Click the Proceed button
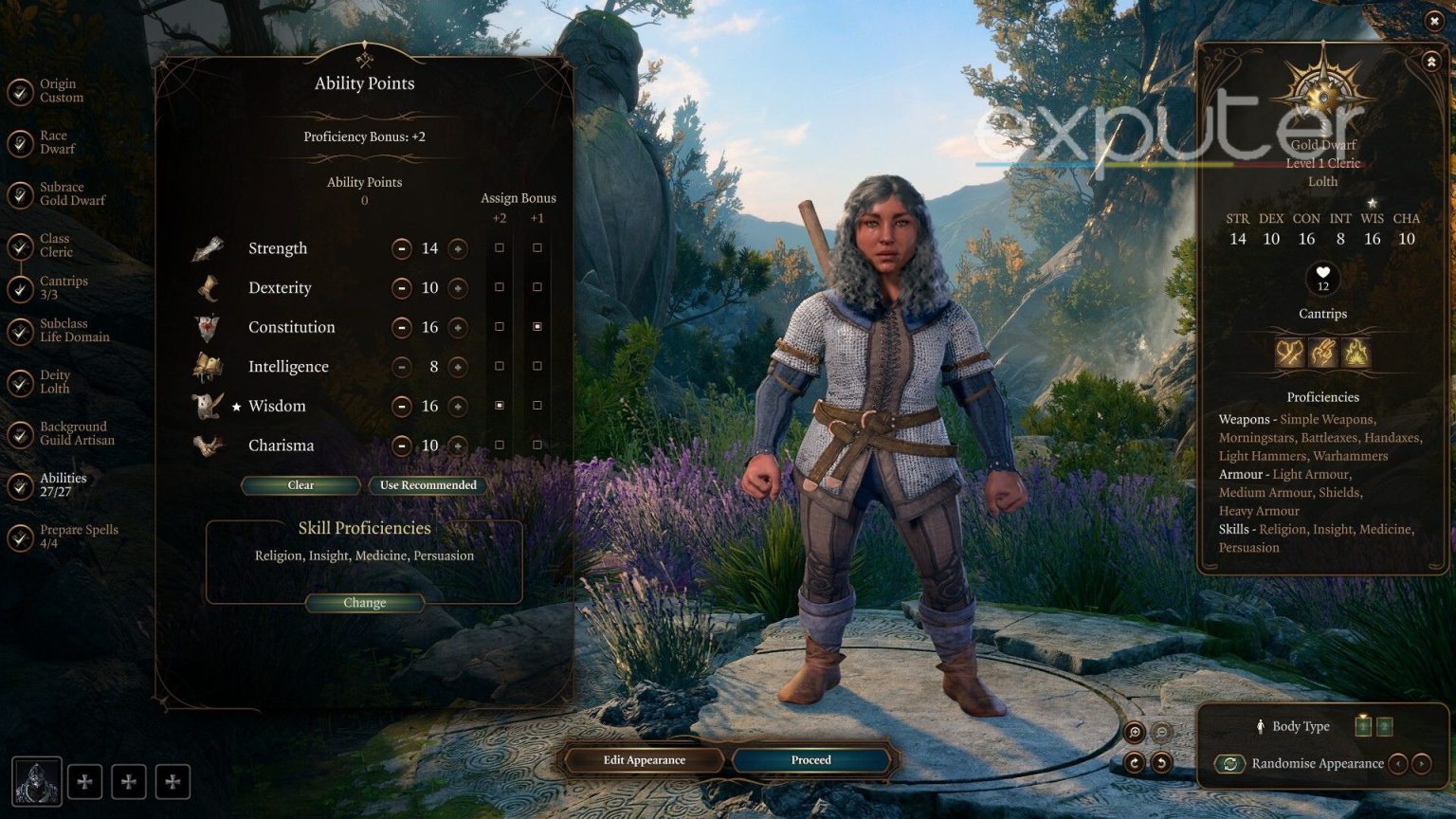The height and width of the screenshot is (819, 1456). click(810, 759)
